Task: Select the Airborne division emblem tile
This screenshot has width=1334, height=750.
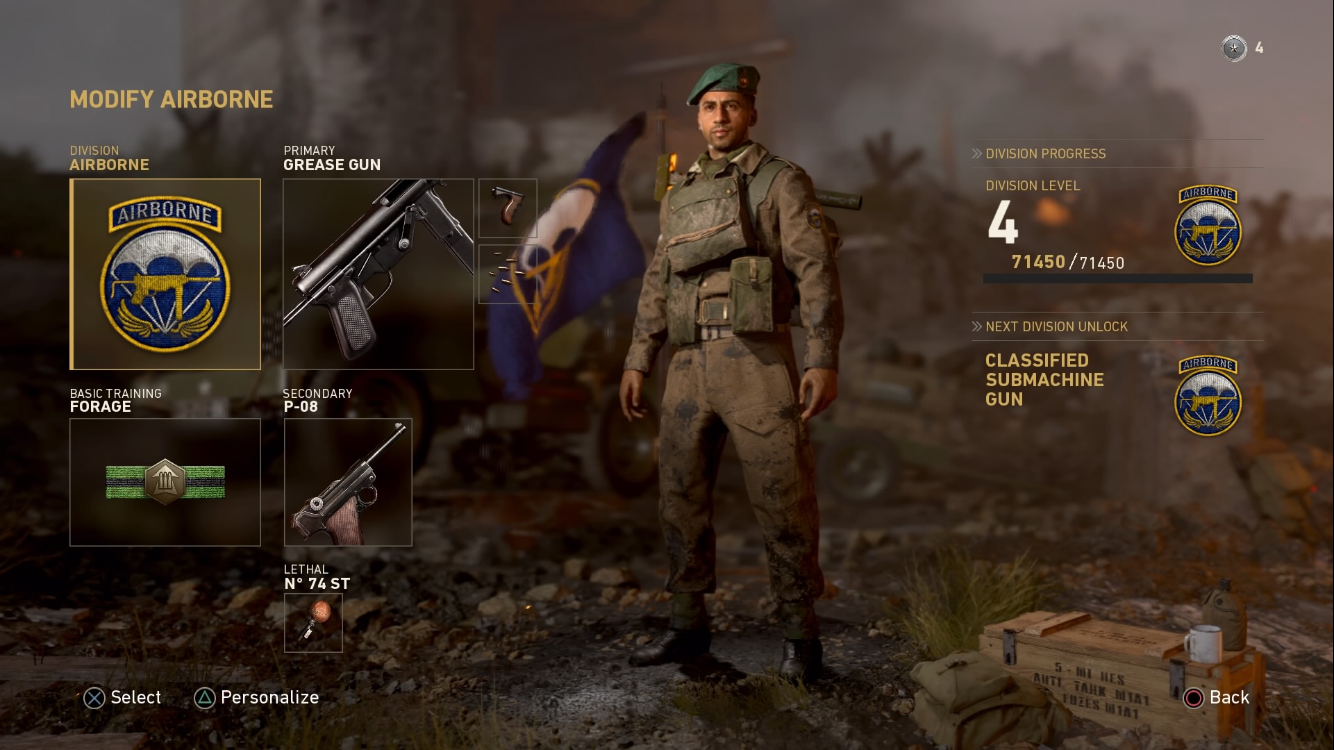Action: point(165,274)
